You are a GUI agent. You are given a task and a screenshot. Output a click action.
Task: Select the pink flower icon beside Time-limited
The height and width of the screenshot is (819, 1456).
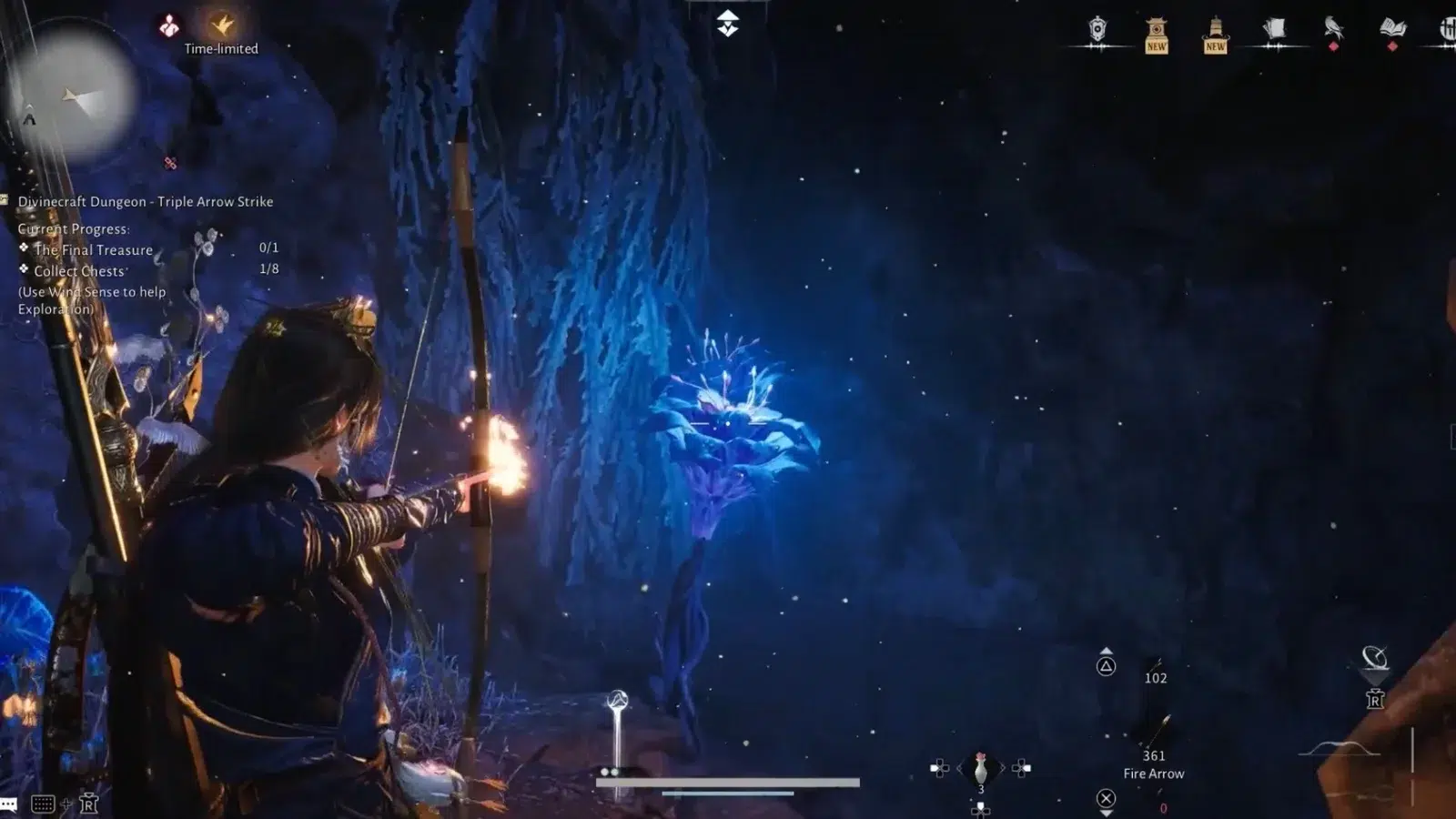point(169,26)
